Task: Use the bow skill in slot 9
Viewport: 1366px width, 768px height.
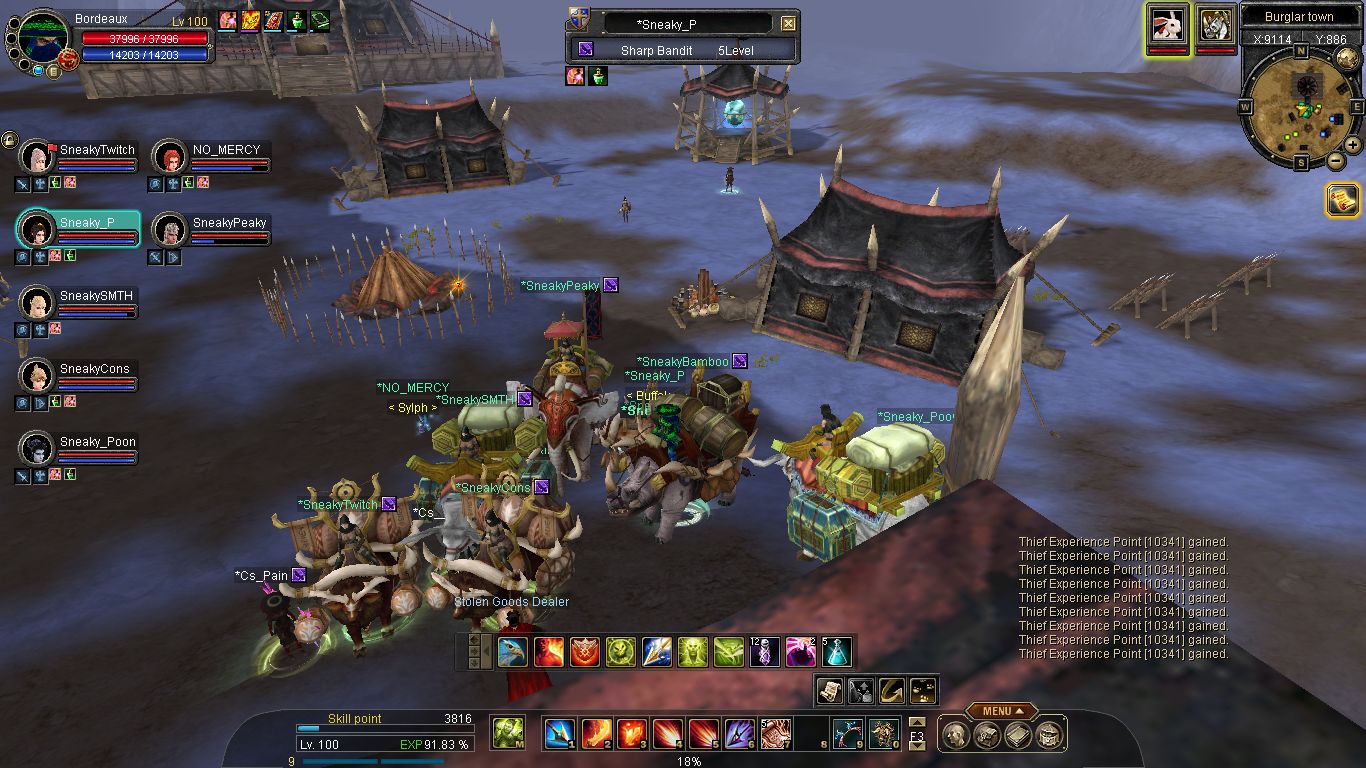Action: point(849,734)
